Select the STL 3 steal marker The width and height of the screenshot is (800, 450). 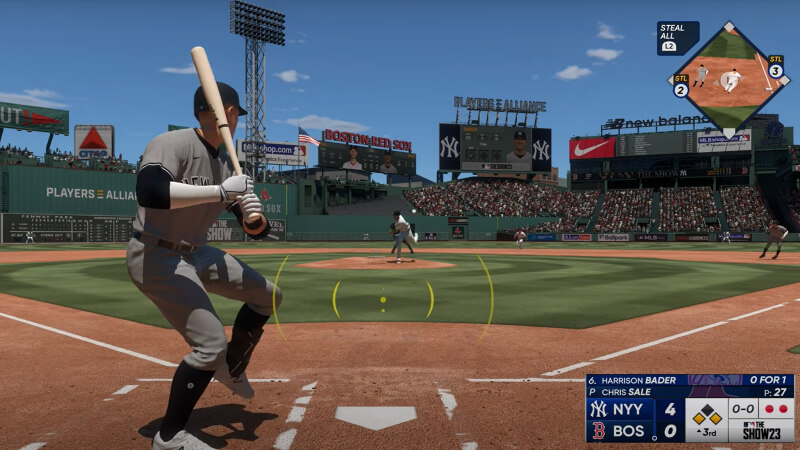[x=775, y=67]
